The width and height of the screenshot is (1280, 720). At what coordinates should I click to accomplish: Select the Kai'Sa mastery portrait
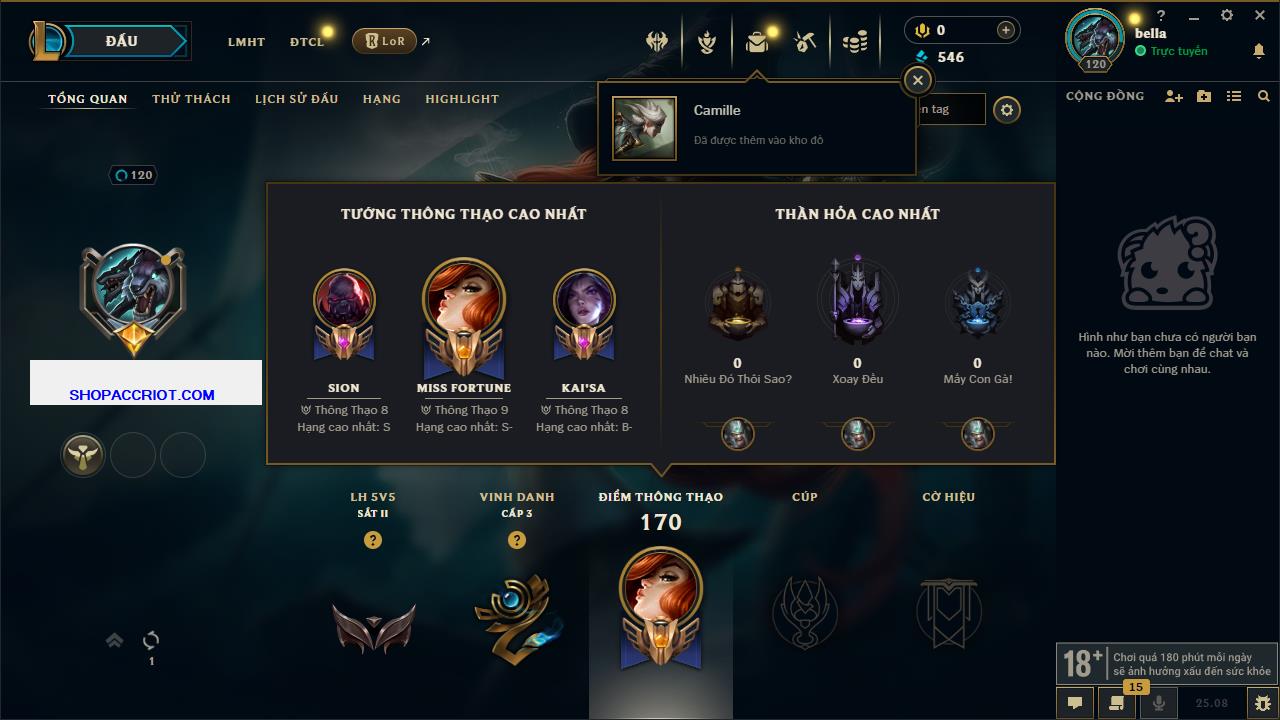click(x=584, y=300)
